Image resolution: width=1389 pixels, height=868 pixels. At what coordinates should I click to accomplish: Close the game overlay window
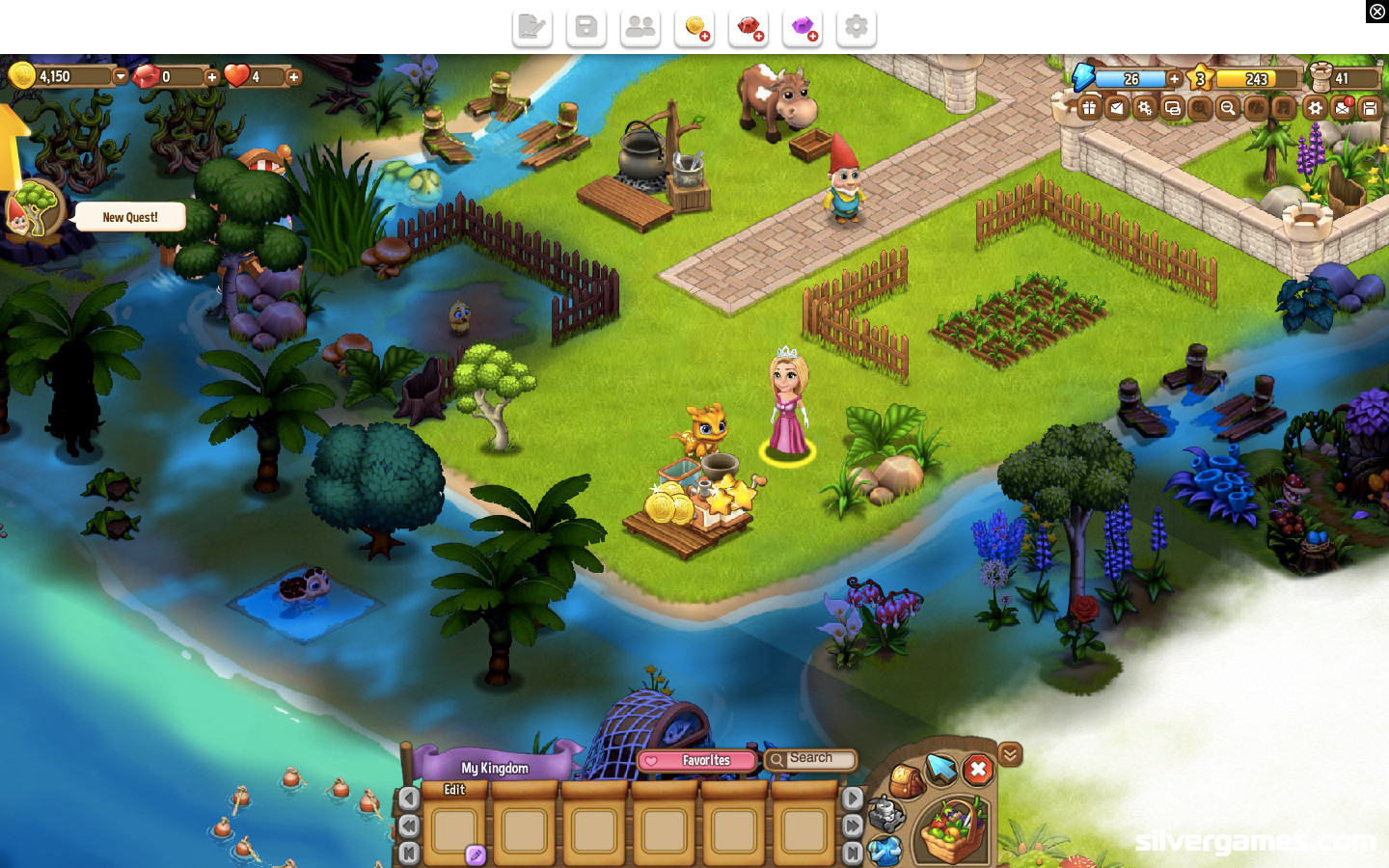tap(1376, 12)
